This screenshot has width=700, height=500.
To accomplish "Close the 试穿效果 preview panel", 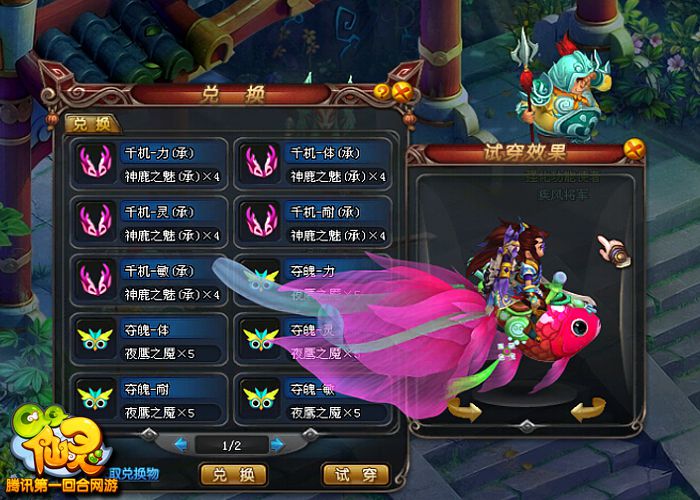I will (632, 150).
